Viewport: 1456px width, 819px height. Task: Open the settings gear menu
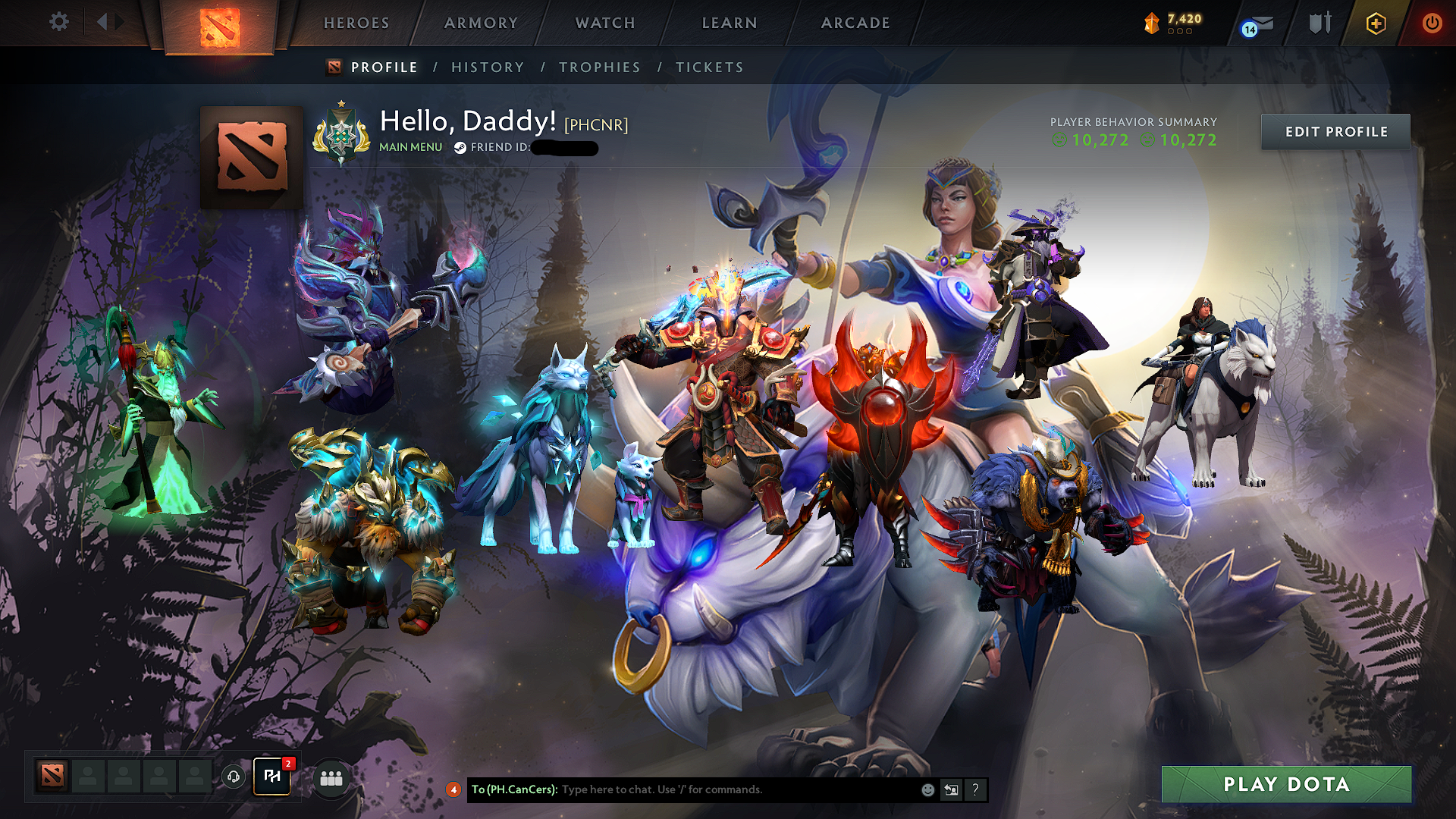click(58, 22)
